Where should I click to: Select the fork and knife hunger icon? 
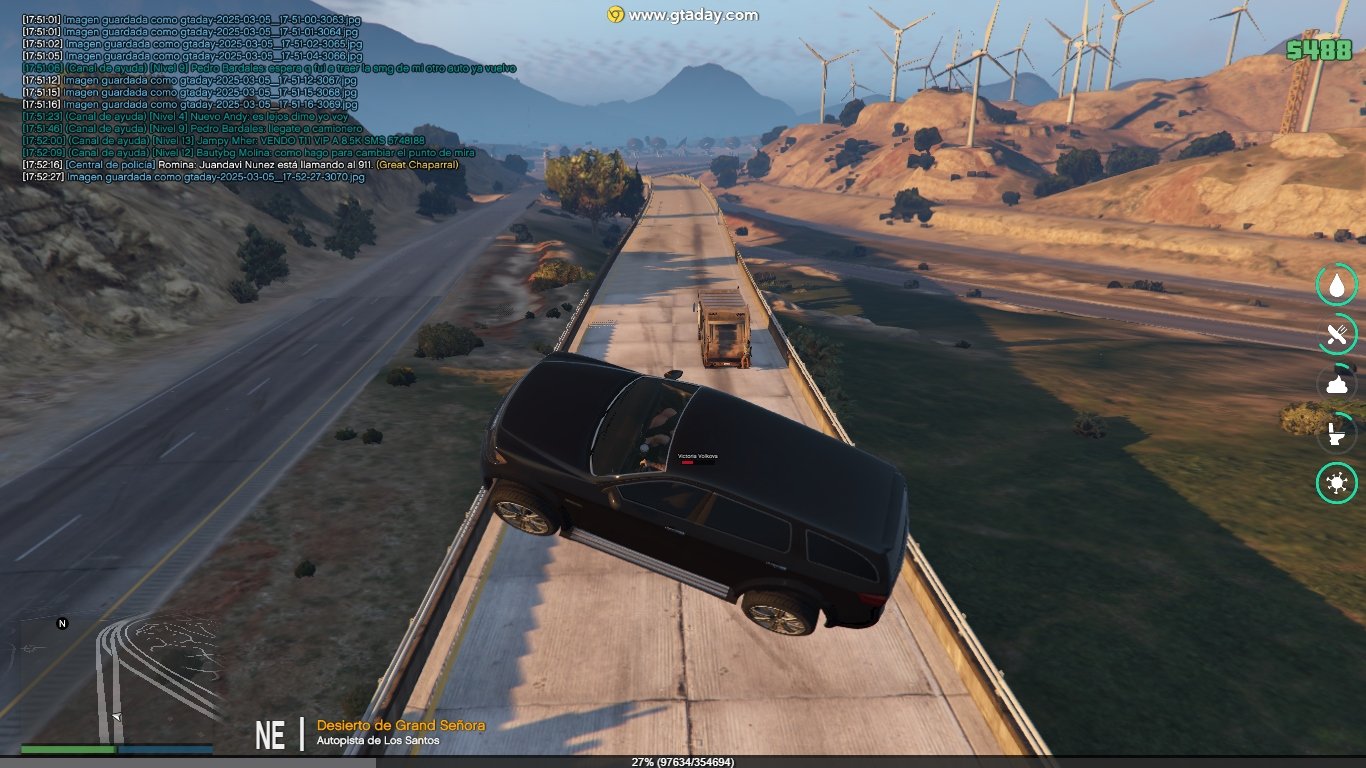point(1336,335)
